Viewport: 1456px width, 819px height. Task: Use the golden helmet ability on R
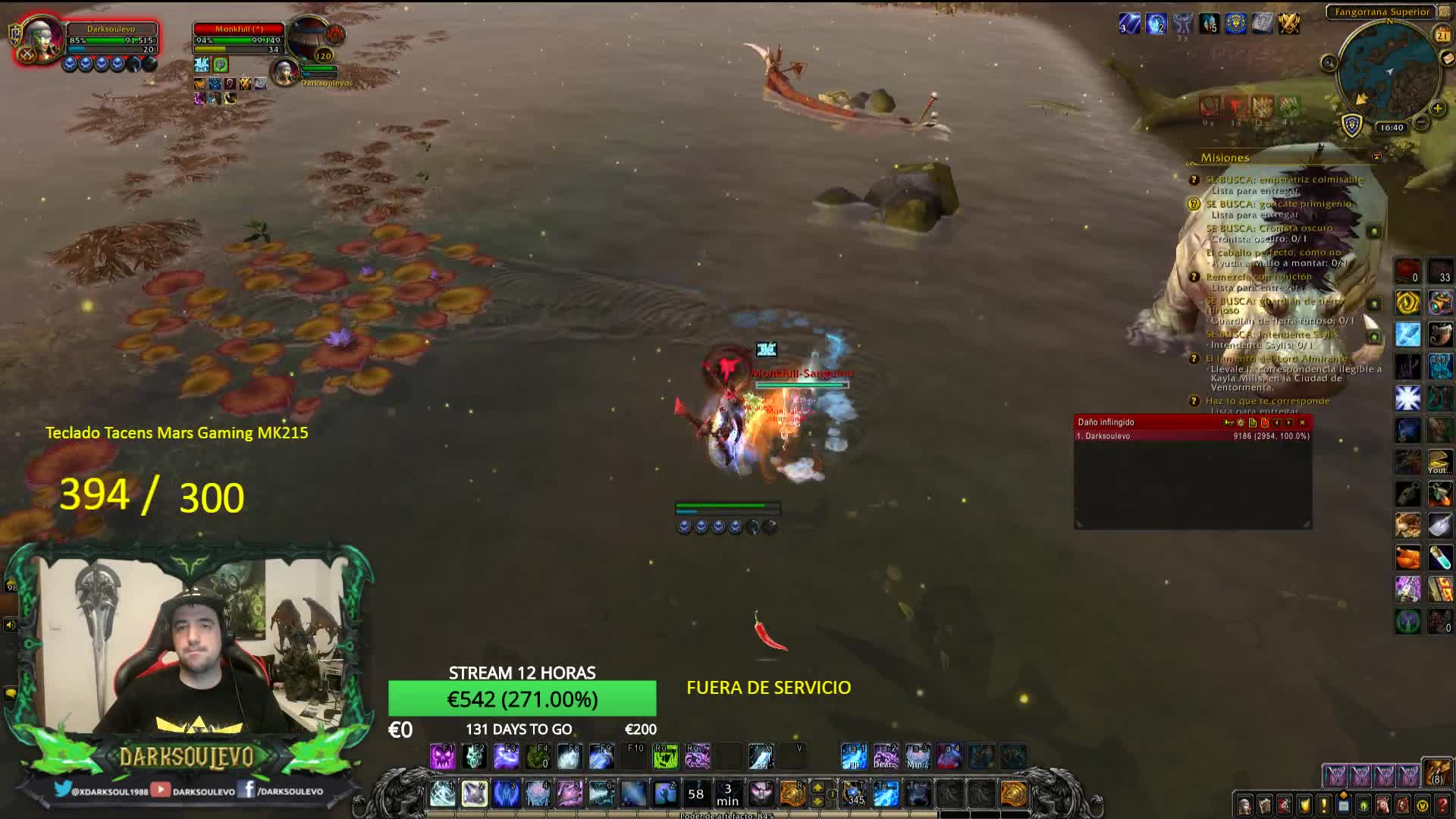[792, 794]
